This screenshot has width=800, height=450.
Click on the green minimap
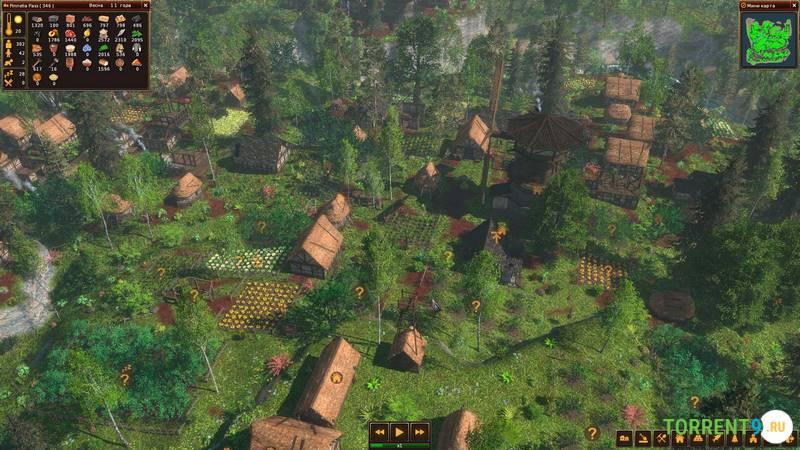767,40
